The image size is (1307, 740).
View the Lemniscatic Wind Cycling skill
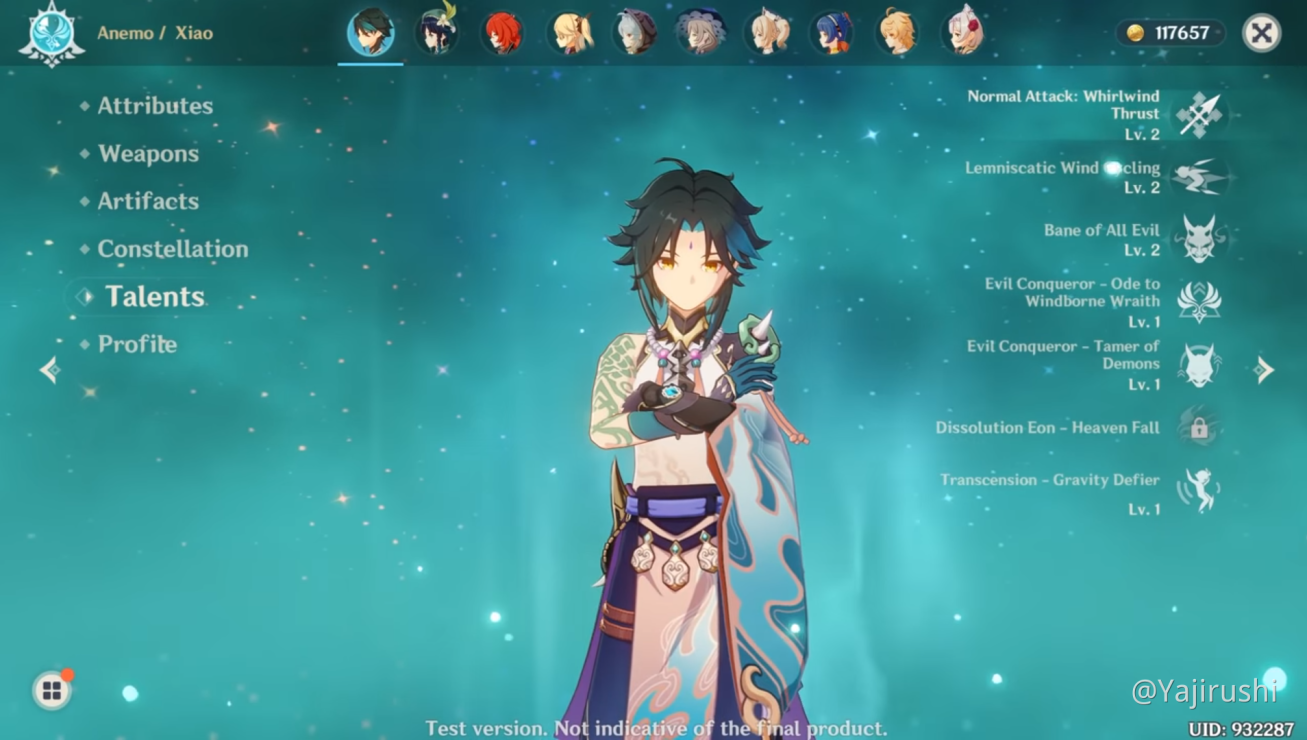click(x=1199, y=177)
